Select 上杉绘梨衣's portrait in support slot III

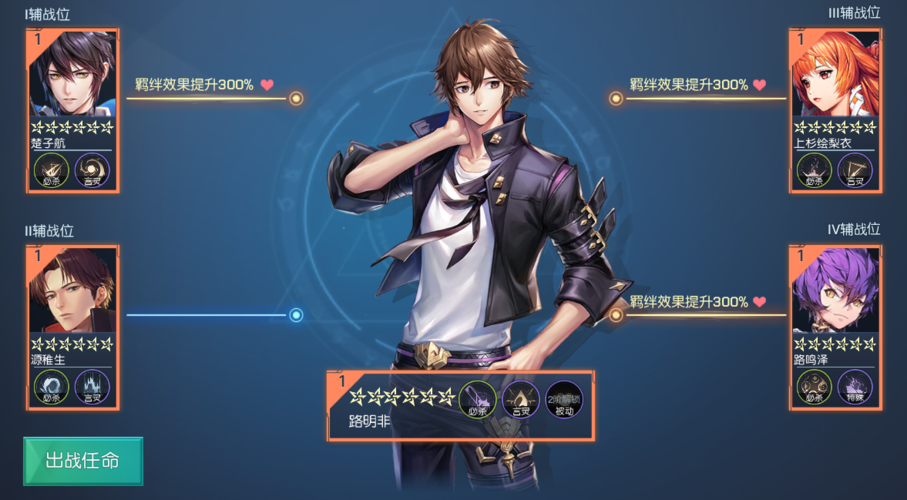coord(835,75)
